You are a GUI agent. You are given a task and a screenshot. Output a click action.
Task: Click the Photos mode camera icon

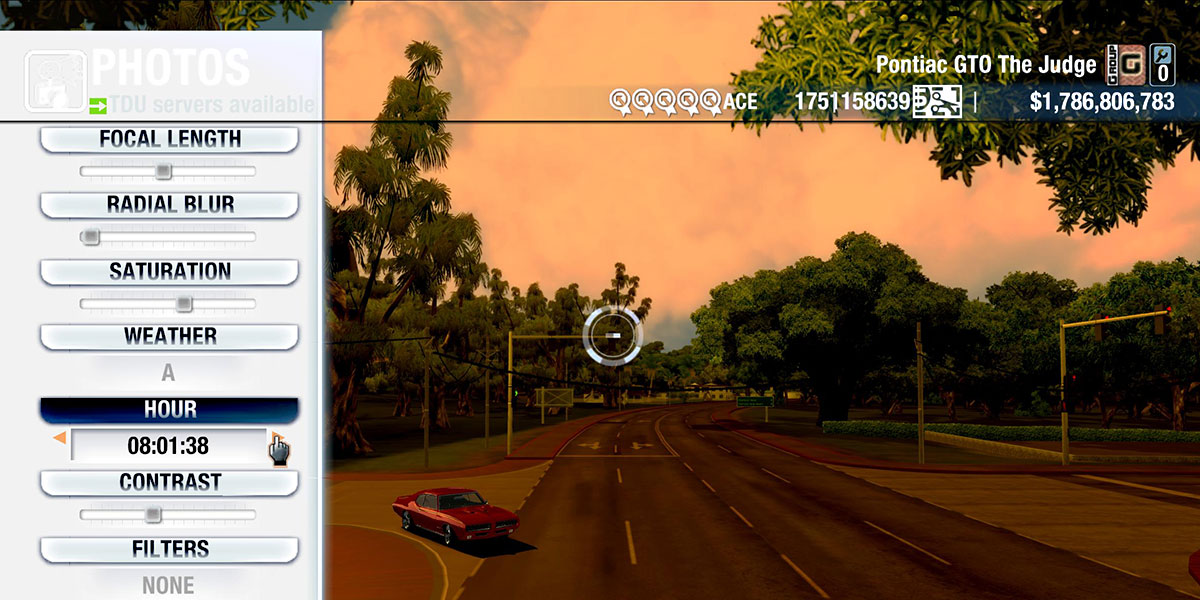point(54,82)
